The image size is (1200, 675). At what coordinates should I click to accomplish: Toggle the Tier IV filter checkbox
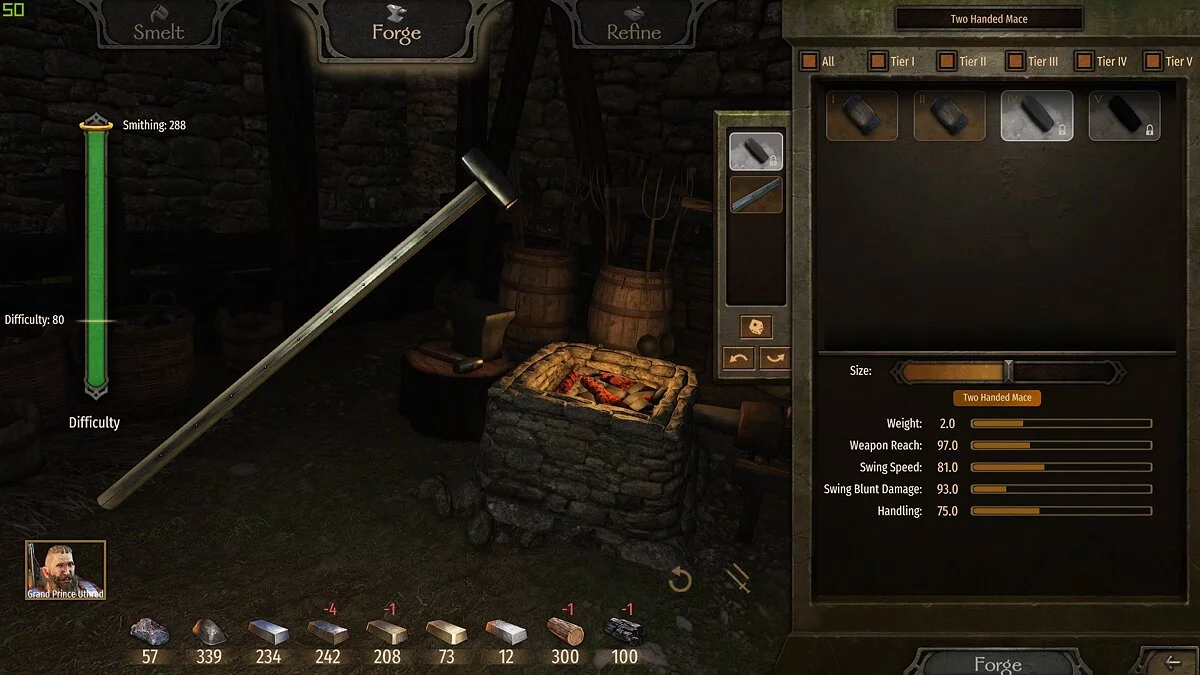pyautogui.click(x=1083, y=61)
